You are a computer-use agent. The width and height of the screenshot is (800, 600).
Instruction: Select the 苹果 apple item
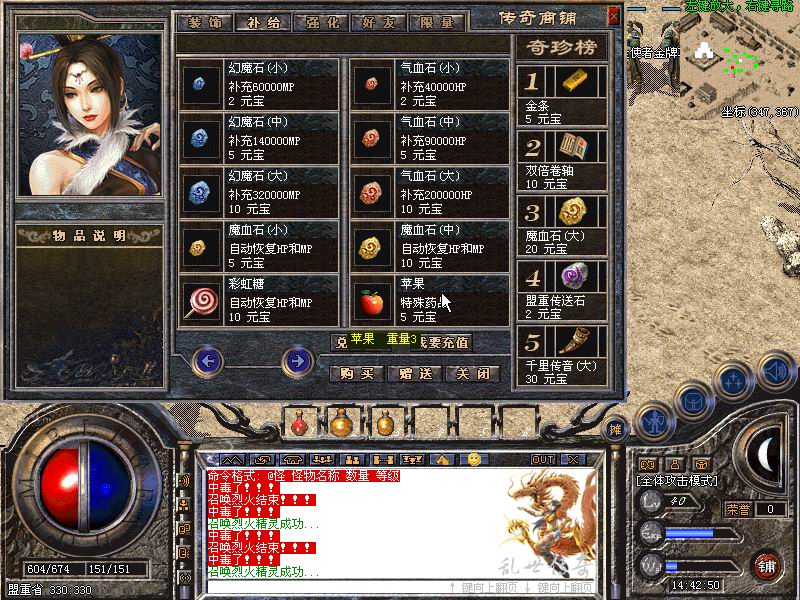(430, 300)
